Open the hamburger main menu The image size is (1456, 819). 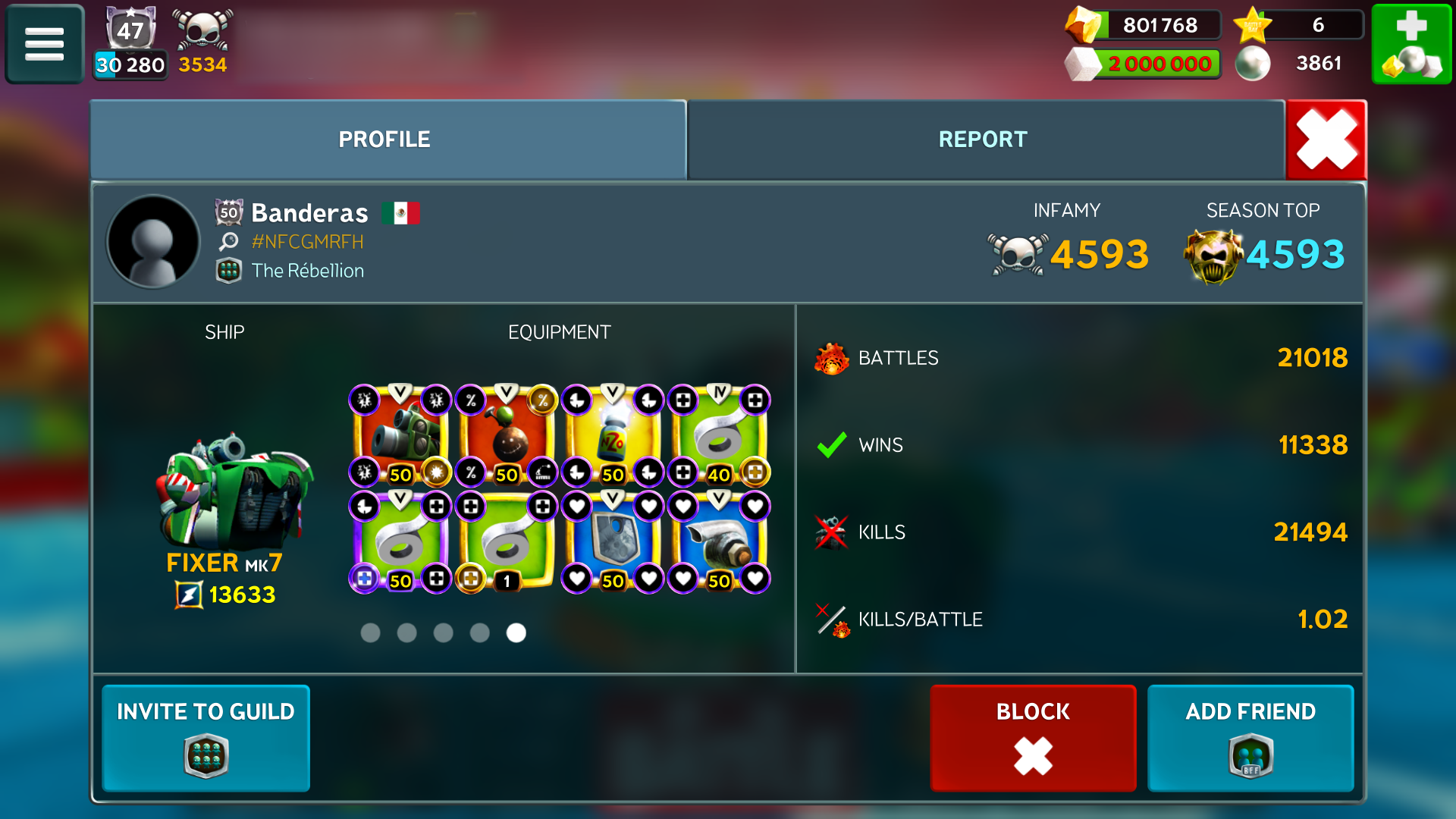click(x=44, y=43)
